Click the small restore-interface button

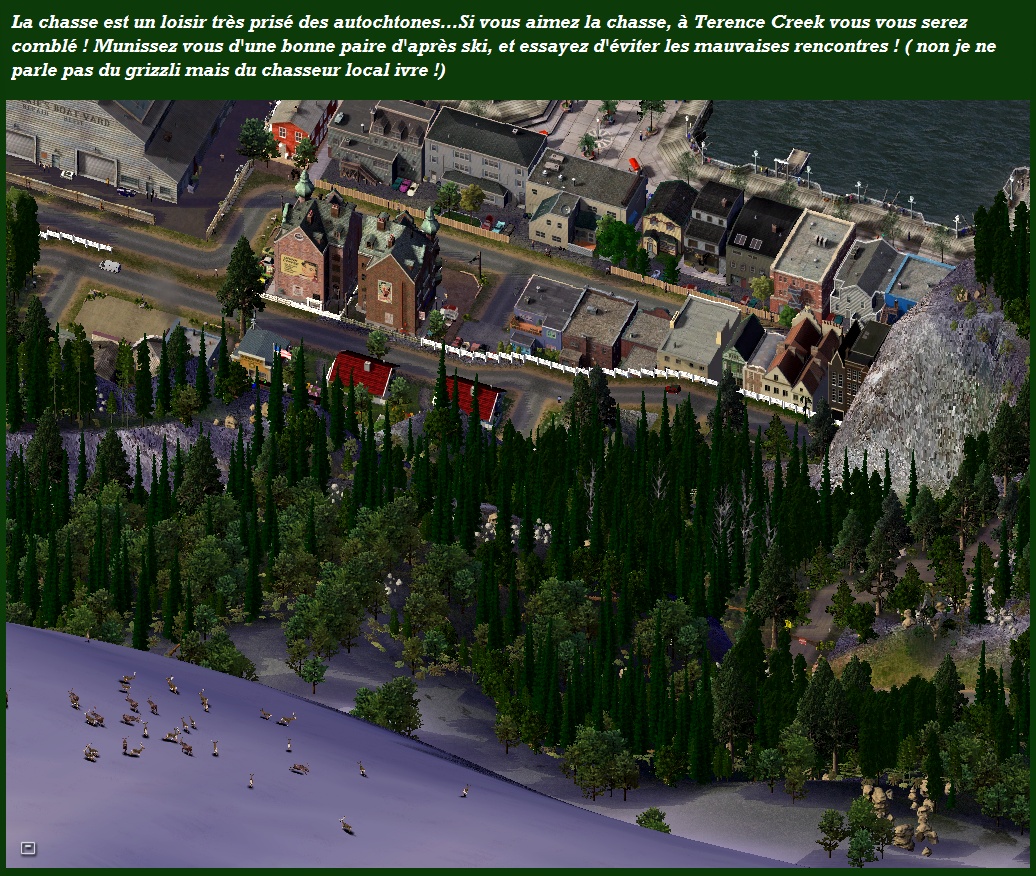[28, 848]
